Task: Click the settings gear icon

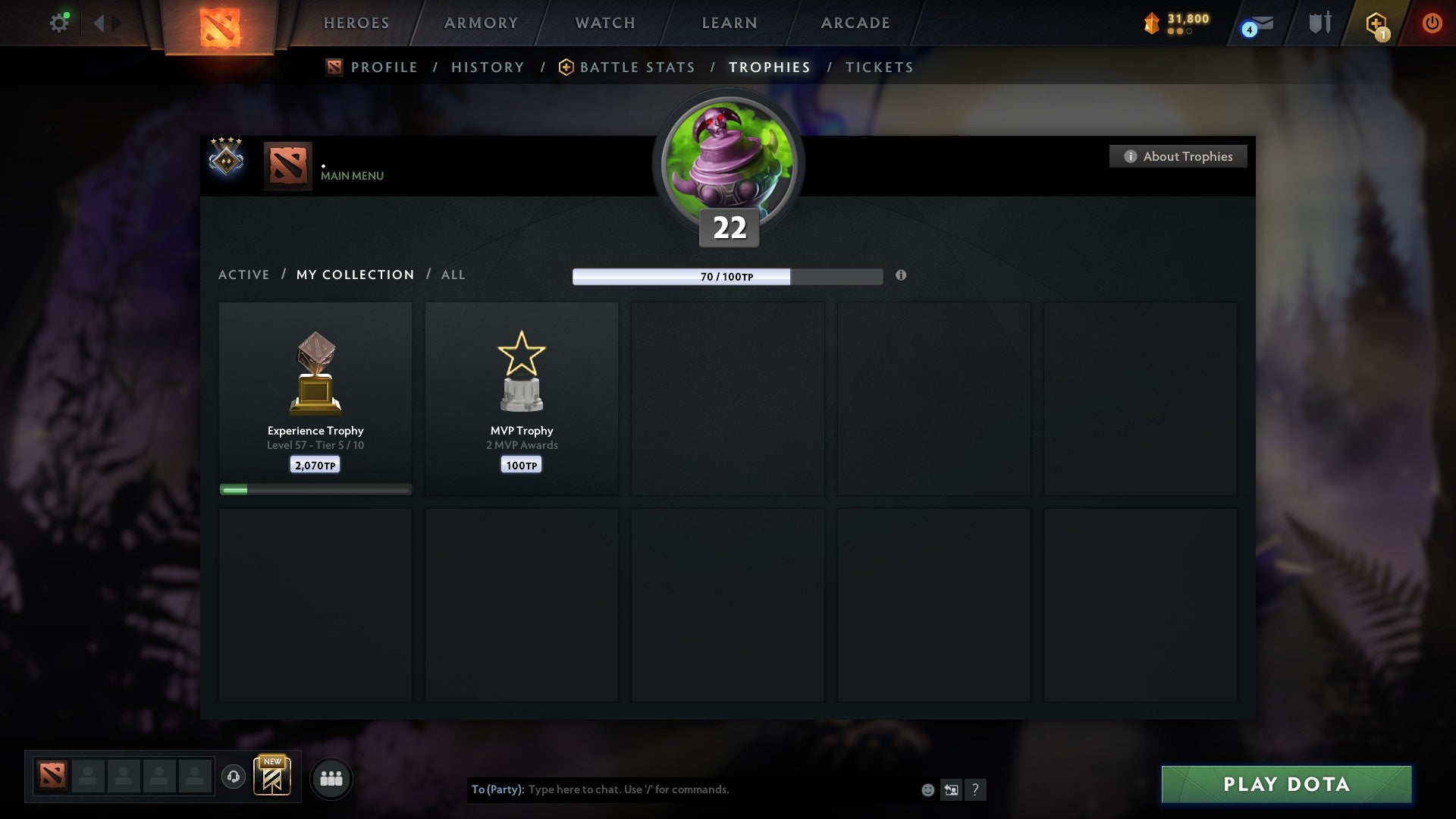Action: pos(59,22)
